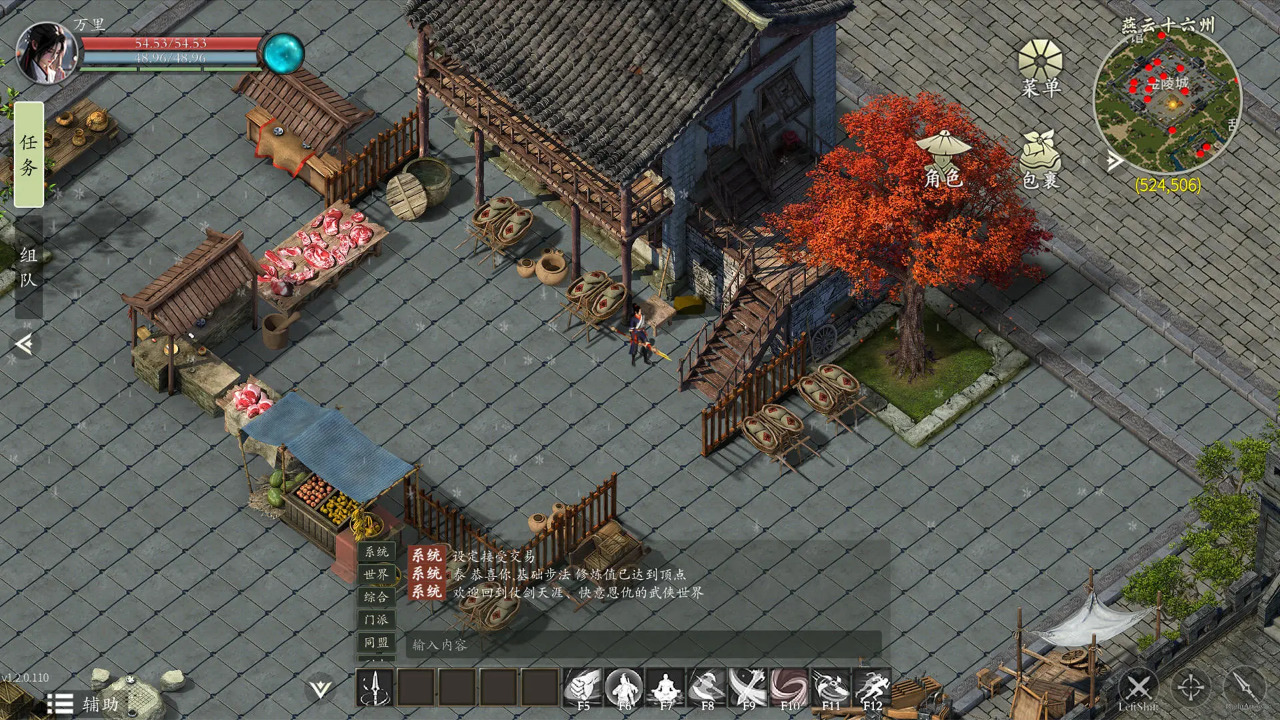Open the 角色 character sheet
This screenshot has height=720, width=1280.
[943, 160]
